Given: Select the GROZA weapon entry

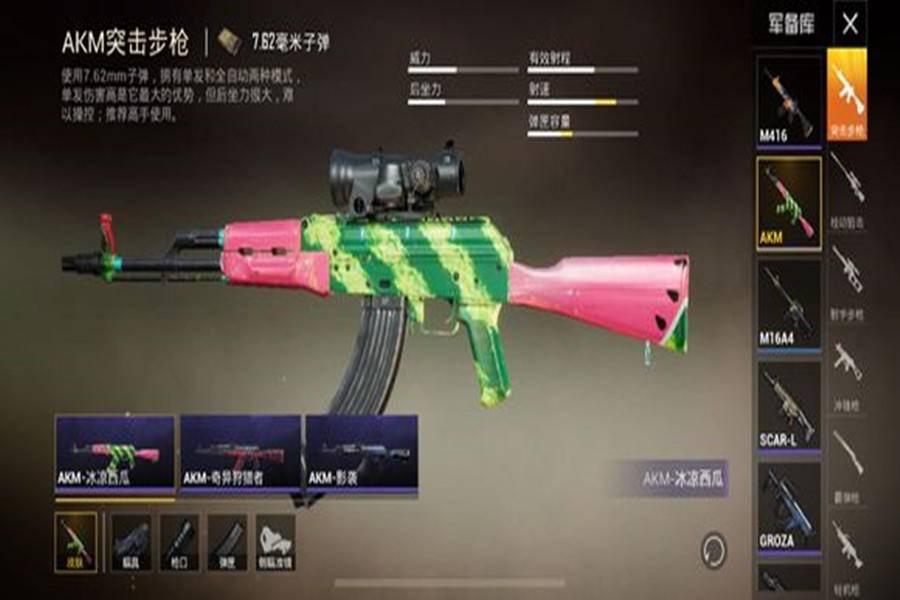Looking at the screenshot, I should (x=788, y=505).
